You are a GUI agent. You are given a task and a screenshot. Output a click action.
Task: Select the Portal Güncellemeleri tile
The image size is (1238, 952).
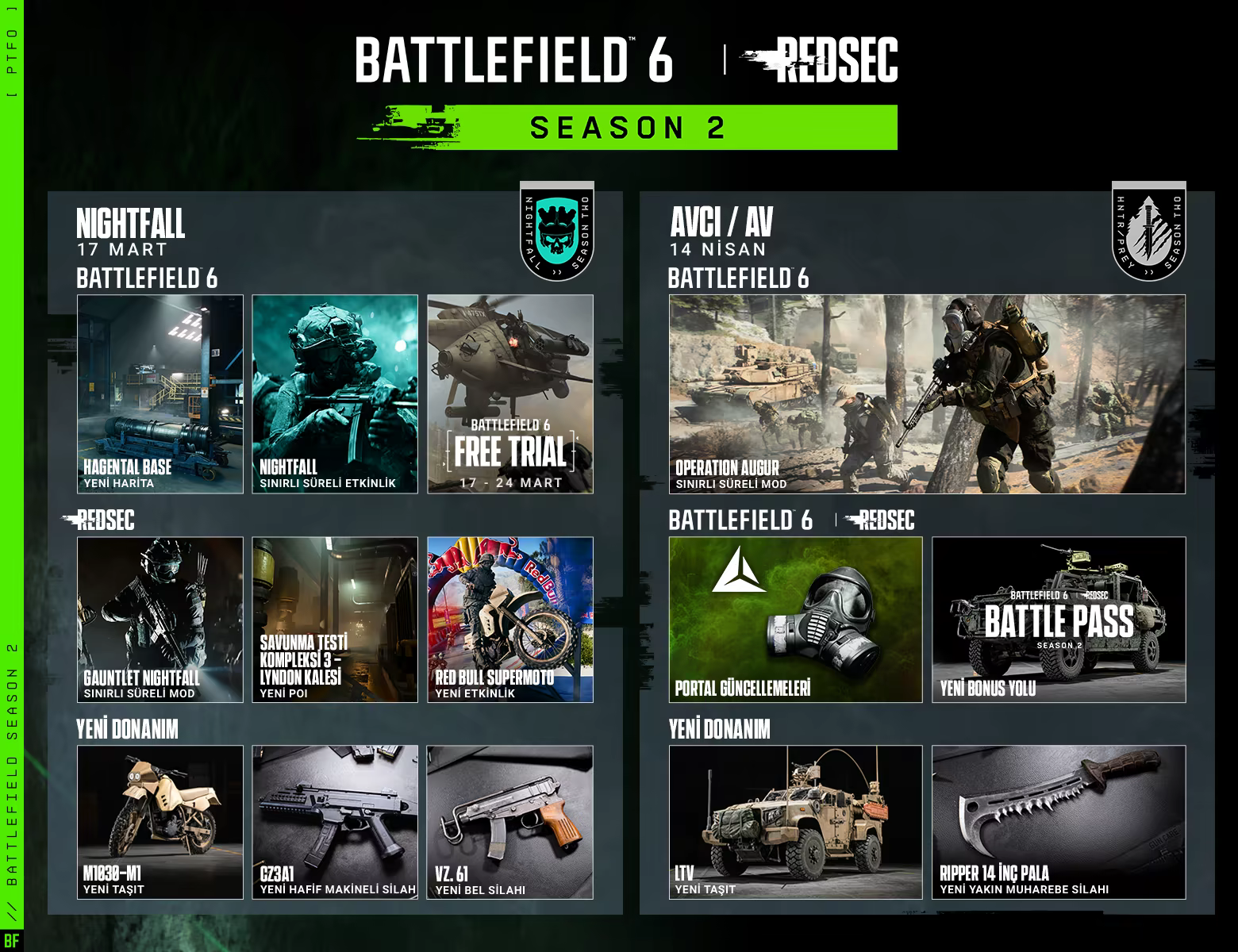pyautogui.click(x=795, y=620)
